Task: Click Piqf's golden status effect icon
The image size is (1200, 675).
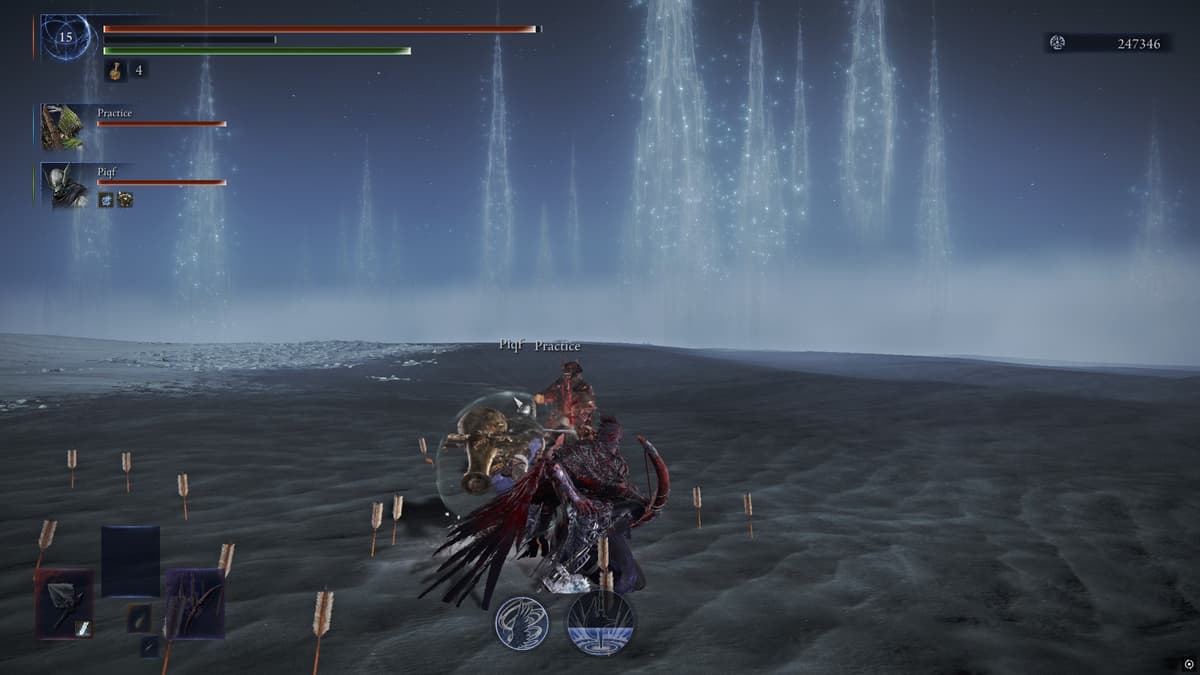Action: (x=125, y=200)
